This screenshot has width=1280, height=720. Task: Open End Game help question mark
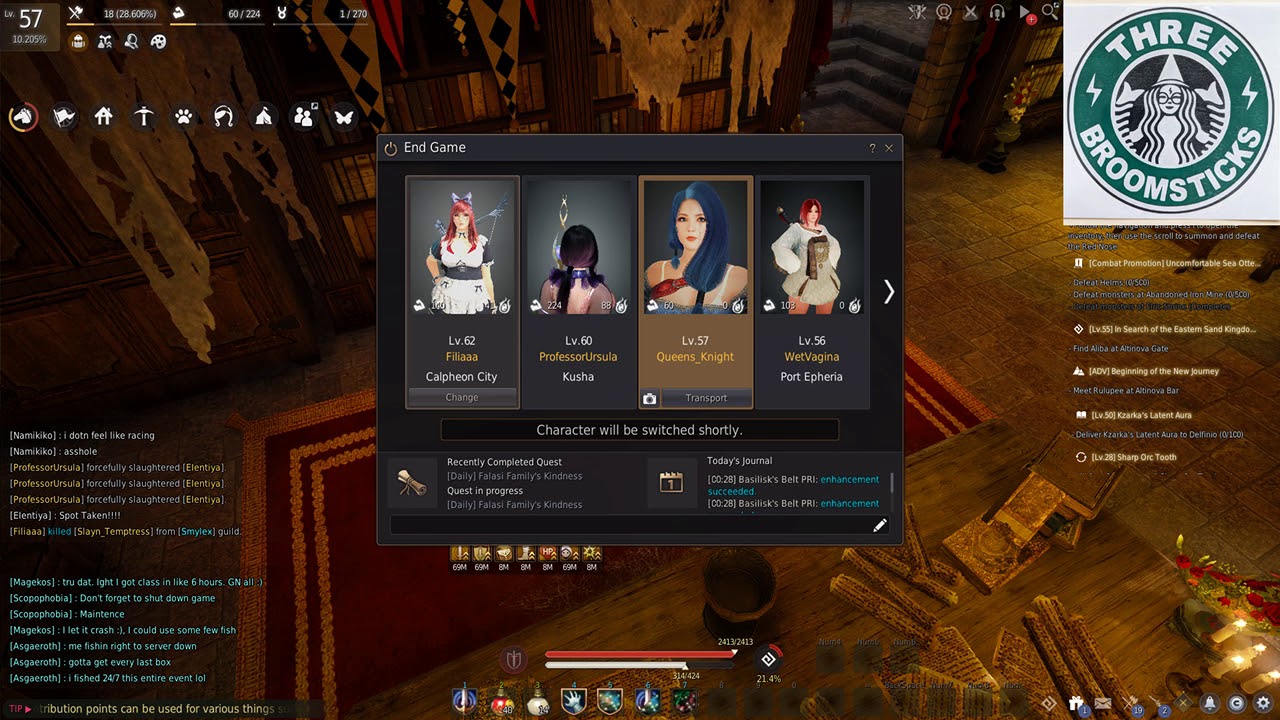pyautogui.click(x=872, y=148)
